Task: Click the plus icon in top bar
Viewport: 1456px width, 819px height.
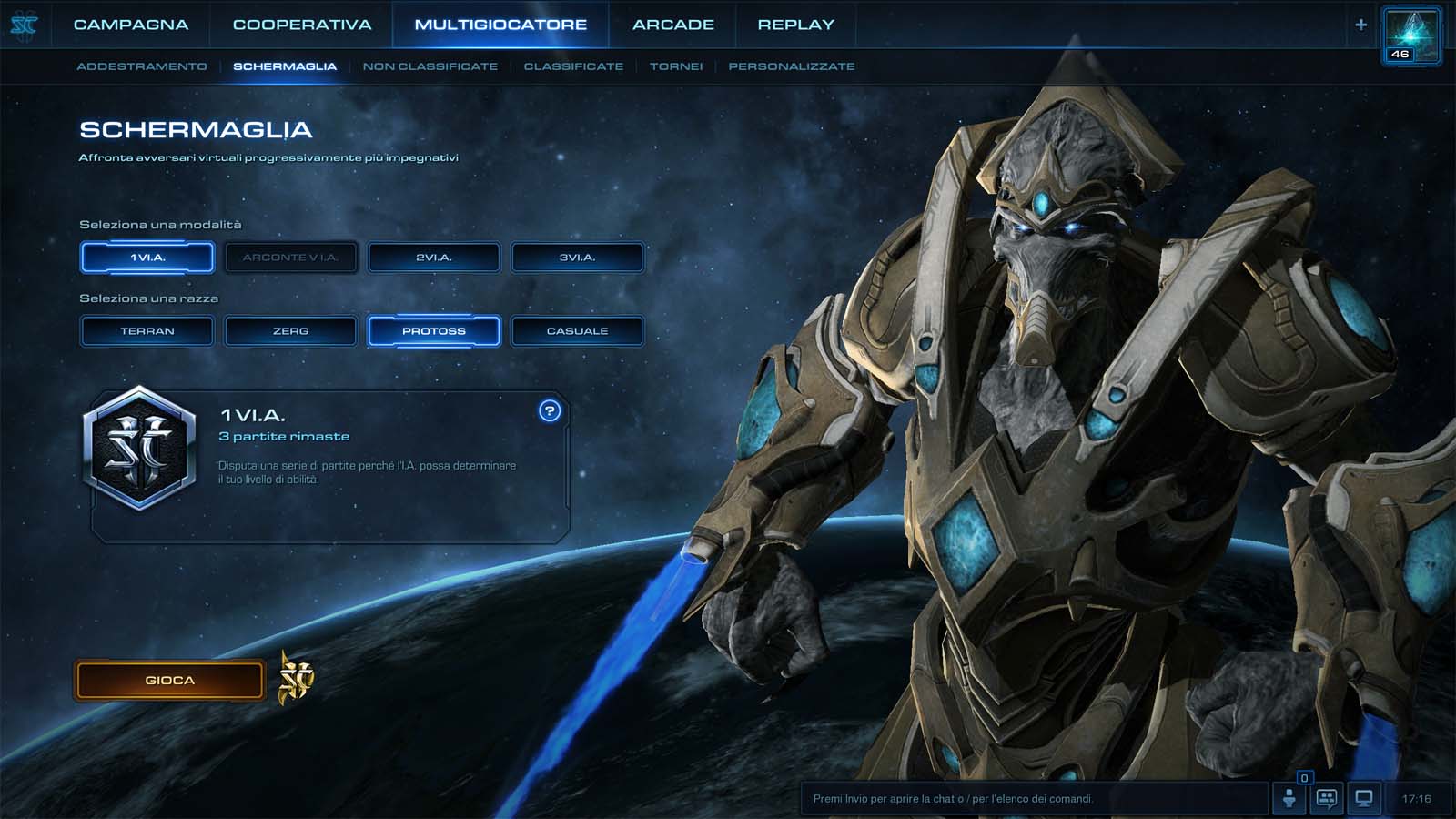Action: tap(1360, 25)
